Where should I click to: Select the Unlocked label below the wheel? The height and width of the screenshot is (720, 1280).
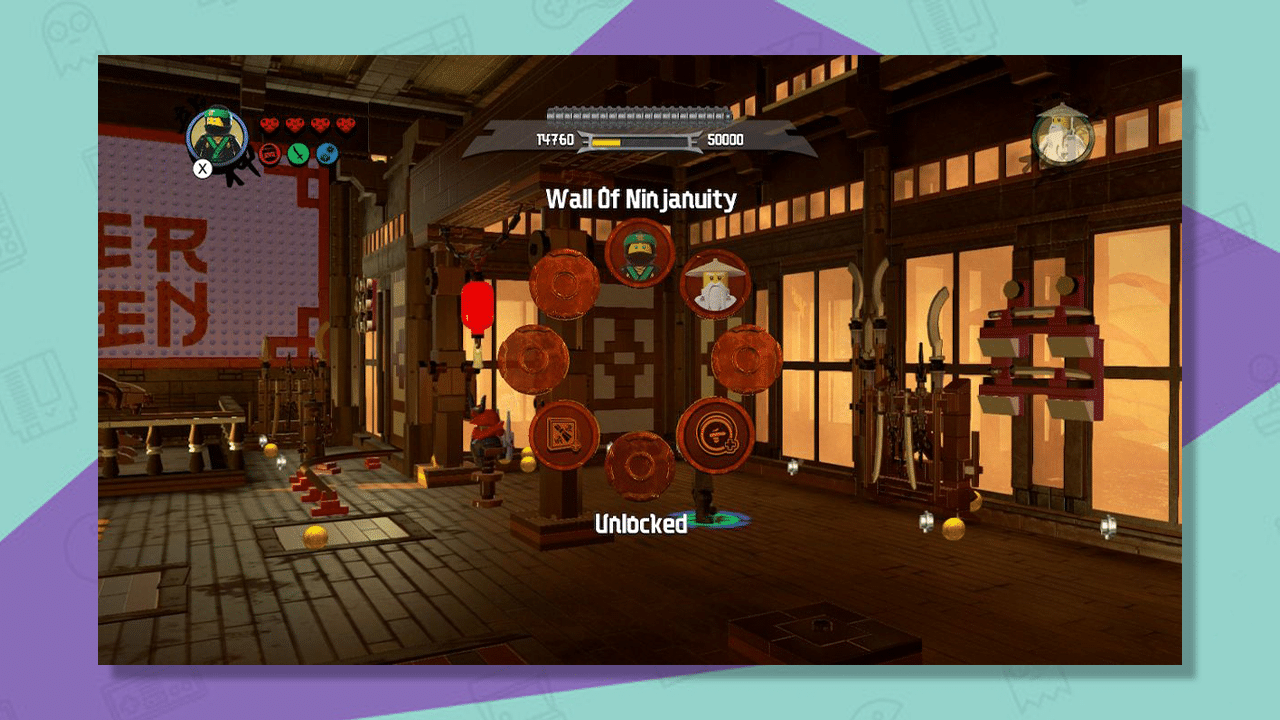pos(641,523)
